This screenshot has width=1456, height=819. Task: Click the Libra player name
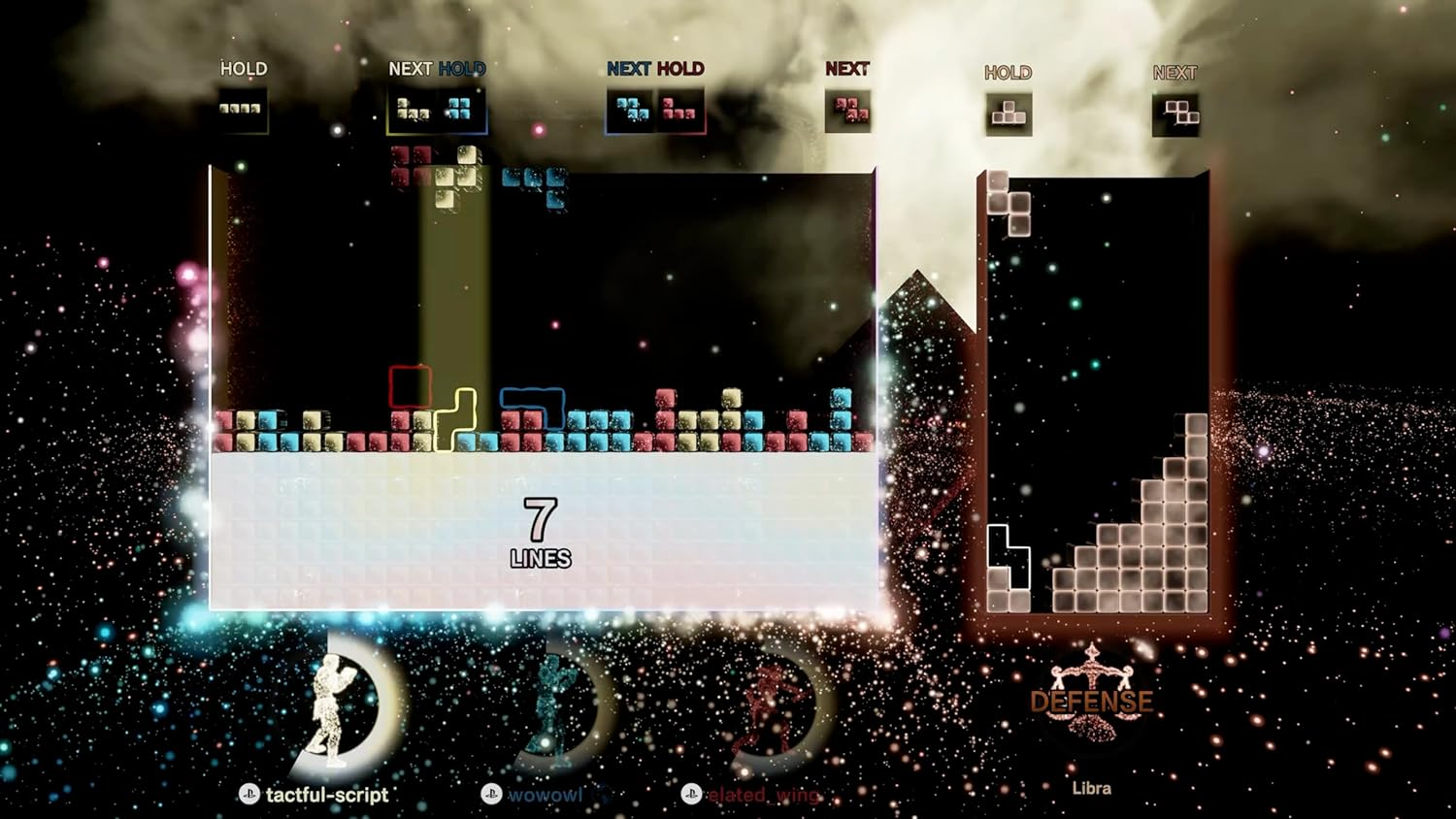click(x=1093, y=787)
